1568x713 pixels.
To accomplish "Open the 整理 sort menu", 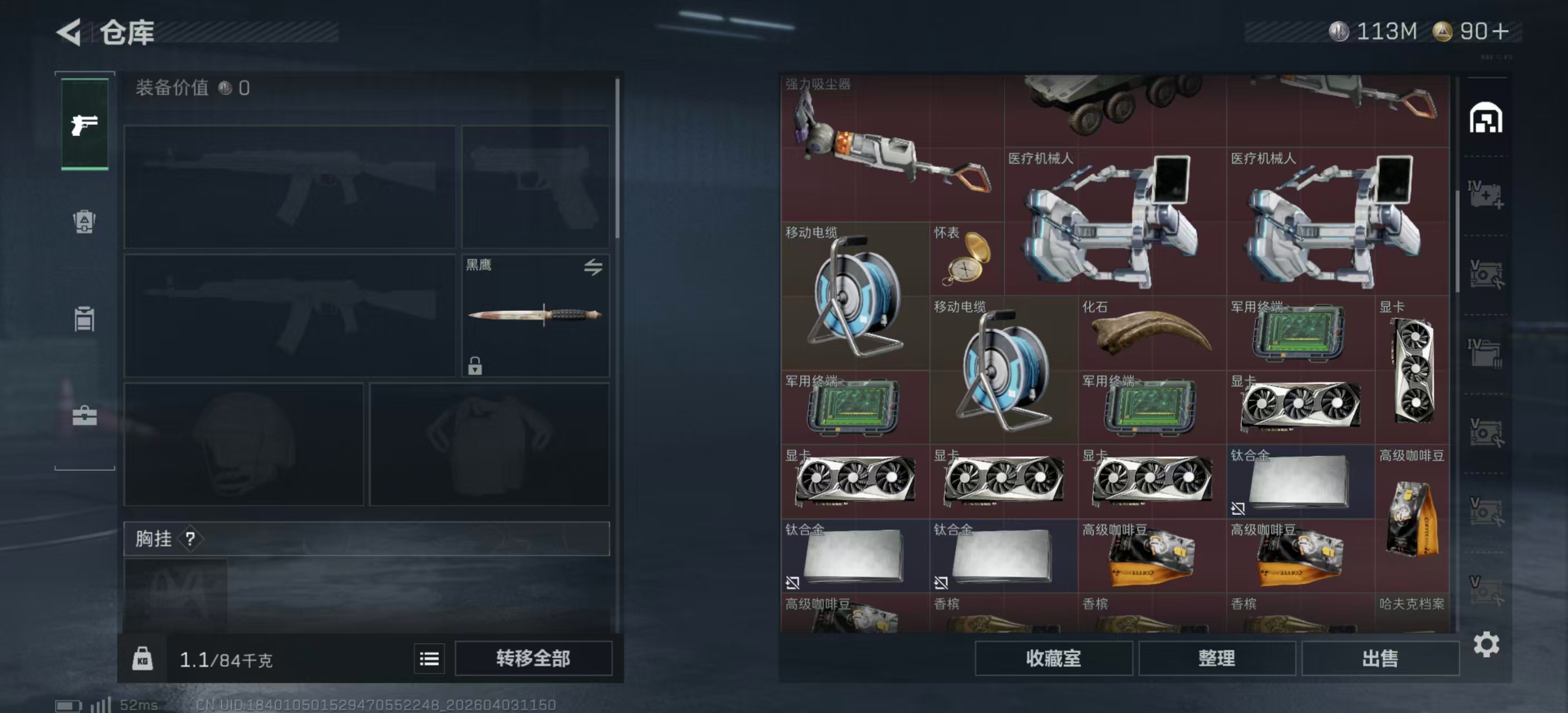I will click(x=1218, y=658).
